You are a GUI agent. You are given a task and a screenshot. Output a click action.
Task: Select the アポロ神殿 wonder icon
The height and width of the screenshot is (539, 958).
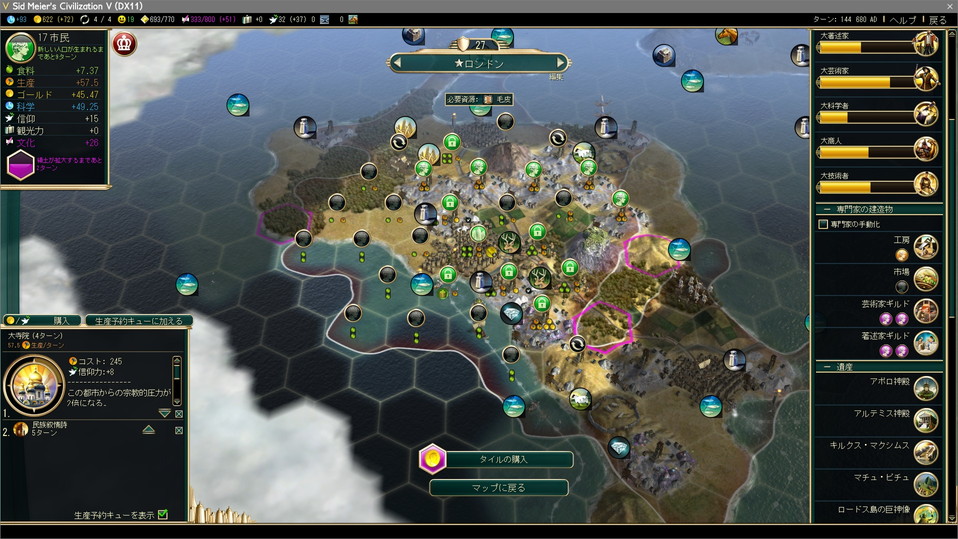point(925,388)
